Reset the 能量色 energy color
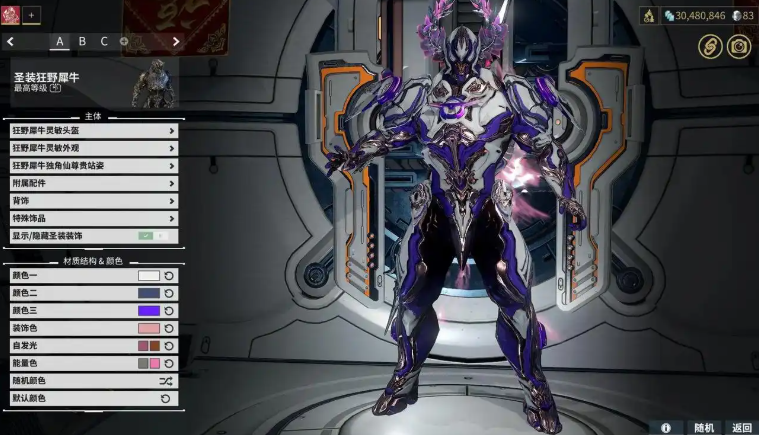 click(168, 363)
